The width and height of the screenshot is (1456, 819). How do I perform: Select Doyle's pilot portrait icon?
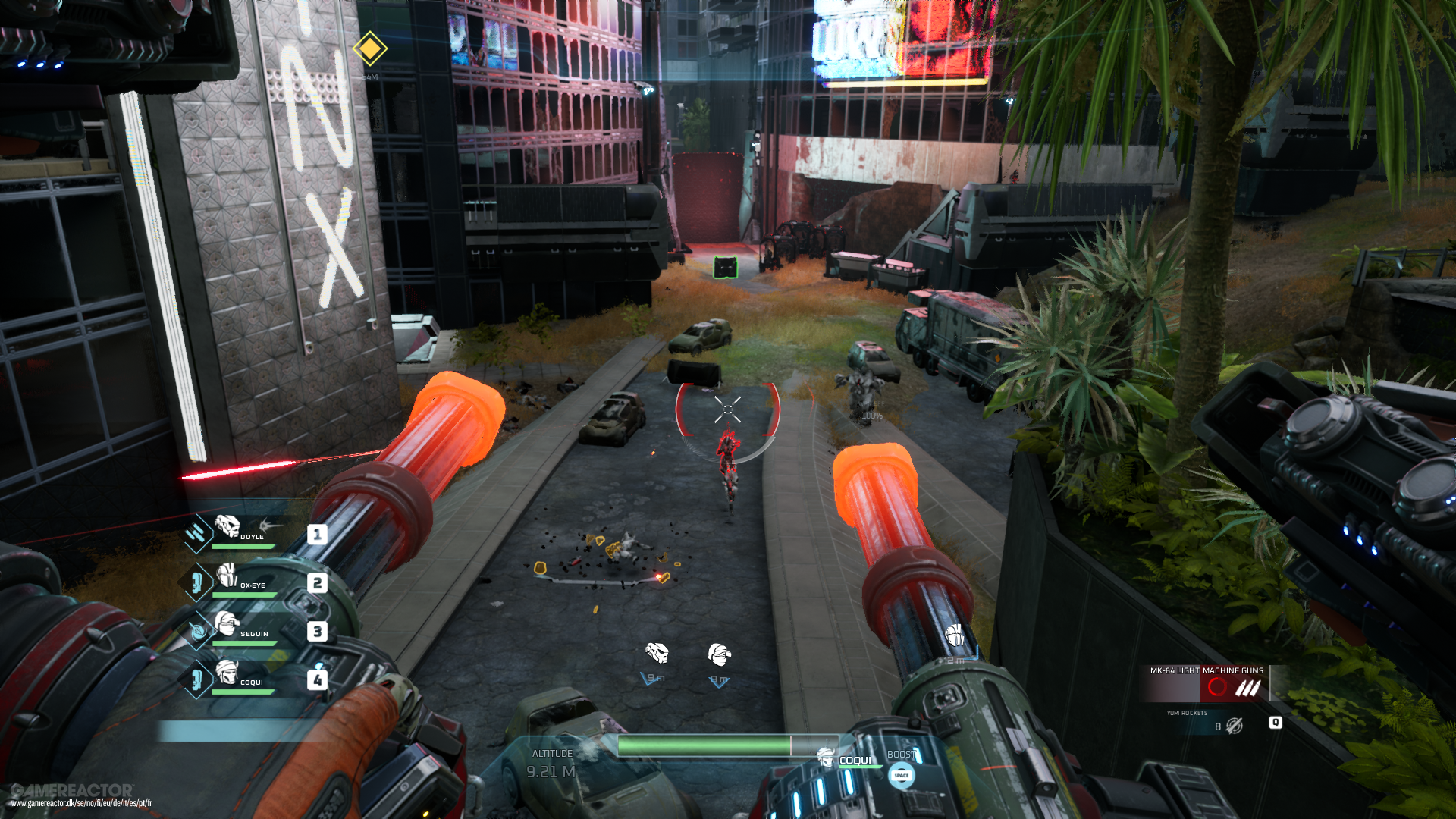pos(229,528)
